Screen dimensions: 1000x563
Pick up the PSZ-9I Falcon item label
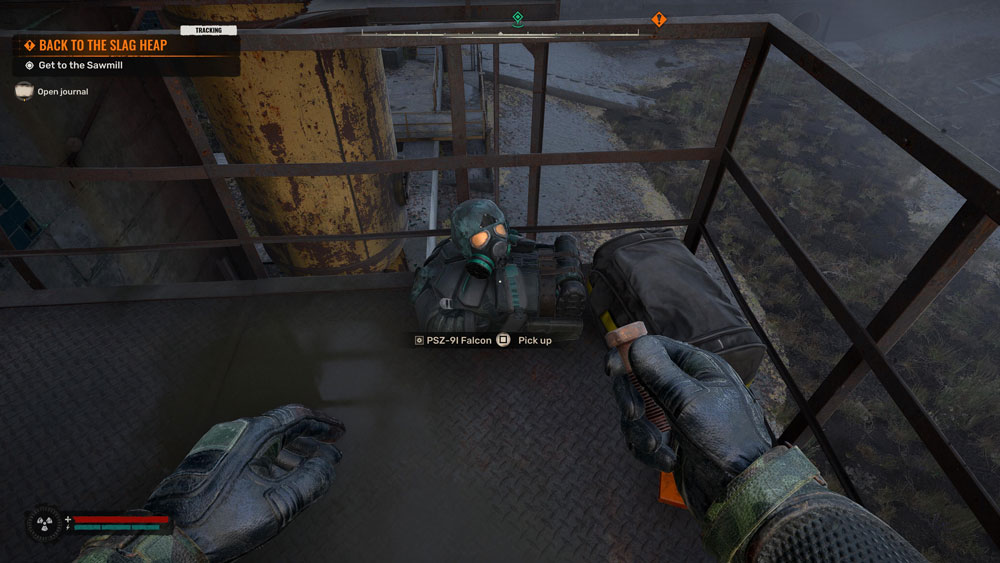click(453, 340)
